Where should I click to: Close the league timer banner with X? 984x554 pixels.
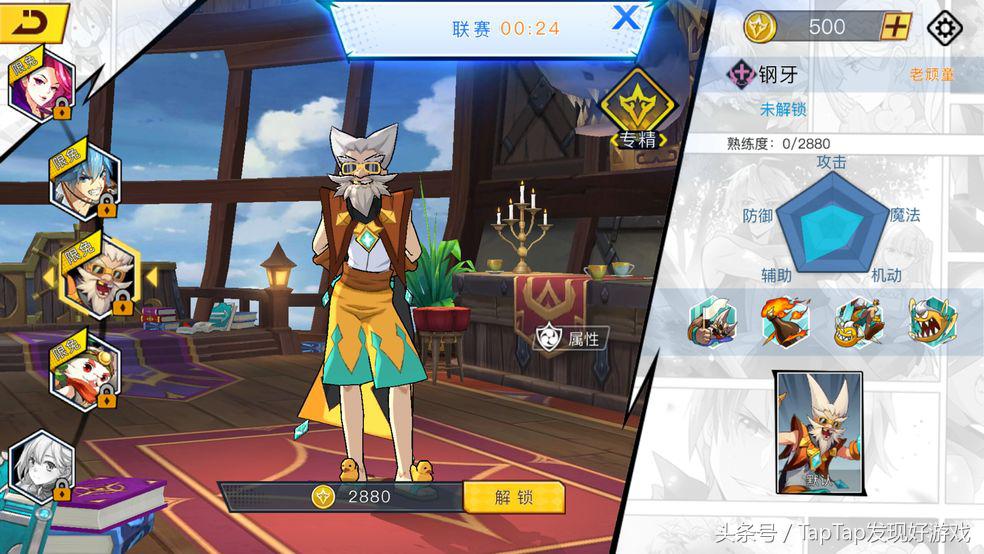pyautogui.click(x=626, y=17)
